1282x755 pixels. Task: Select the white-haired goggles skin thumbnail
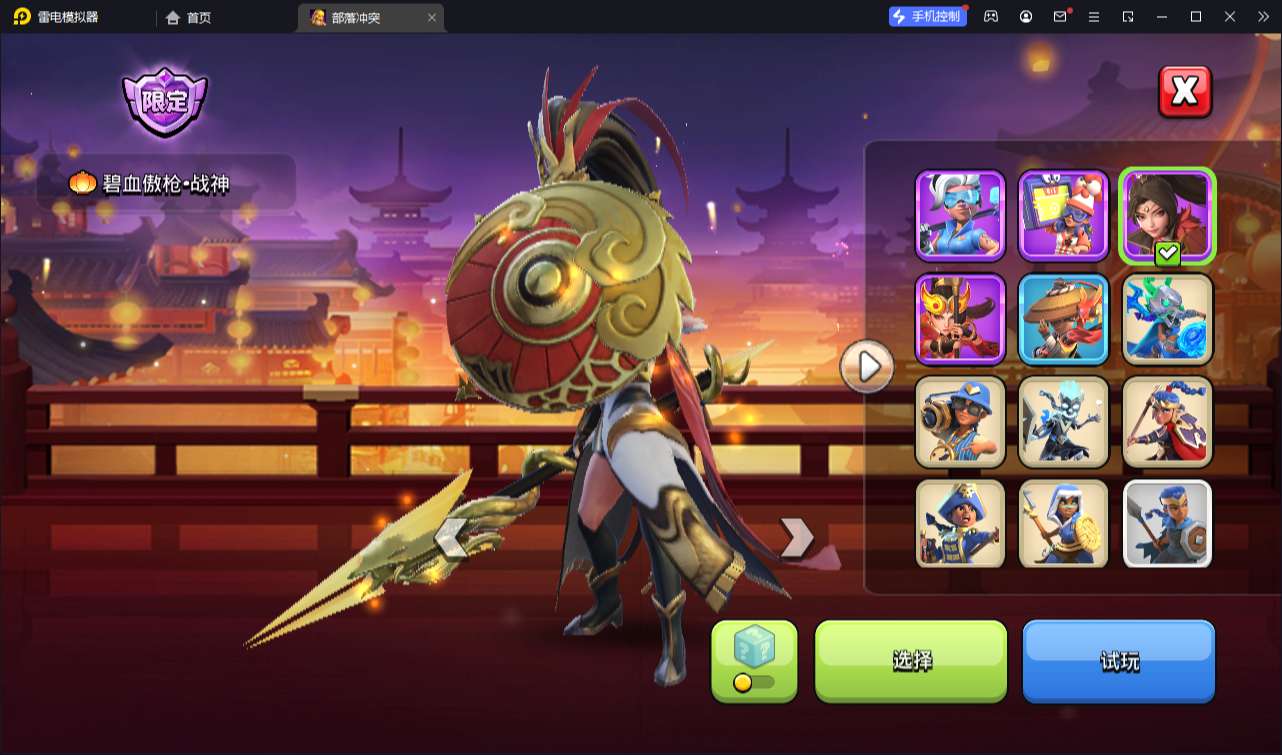coord(960,215)
